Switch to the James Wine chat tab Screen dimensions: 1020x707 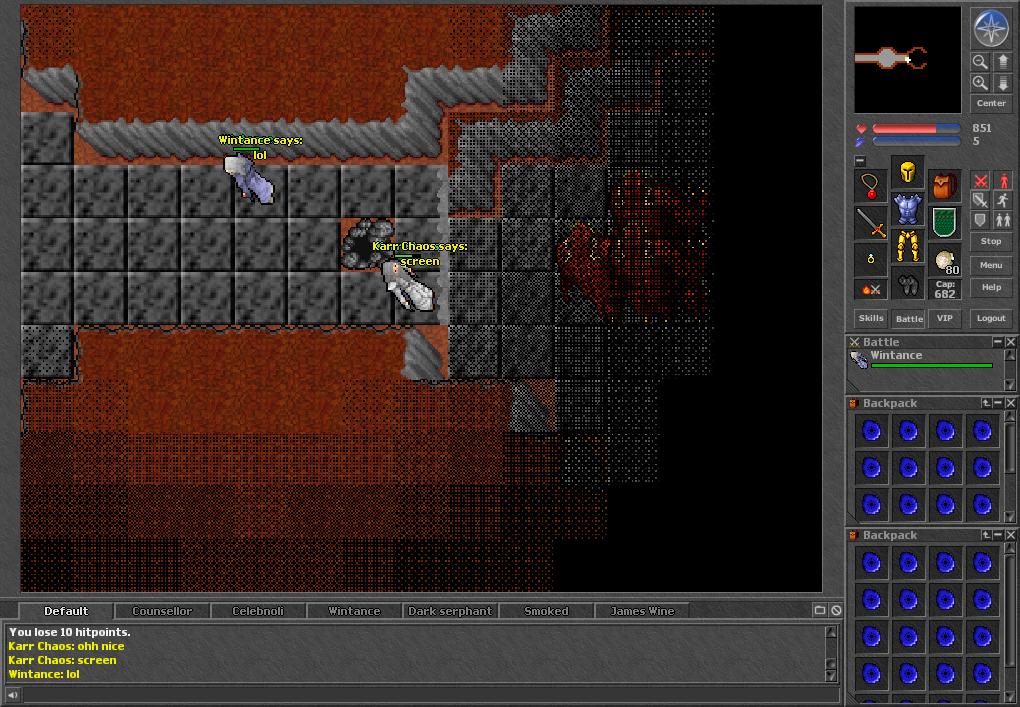tap(642, 611)
